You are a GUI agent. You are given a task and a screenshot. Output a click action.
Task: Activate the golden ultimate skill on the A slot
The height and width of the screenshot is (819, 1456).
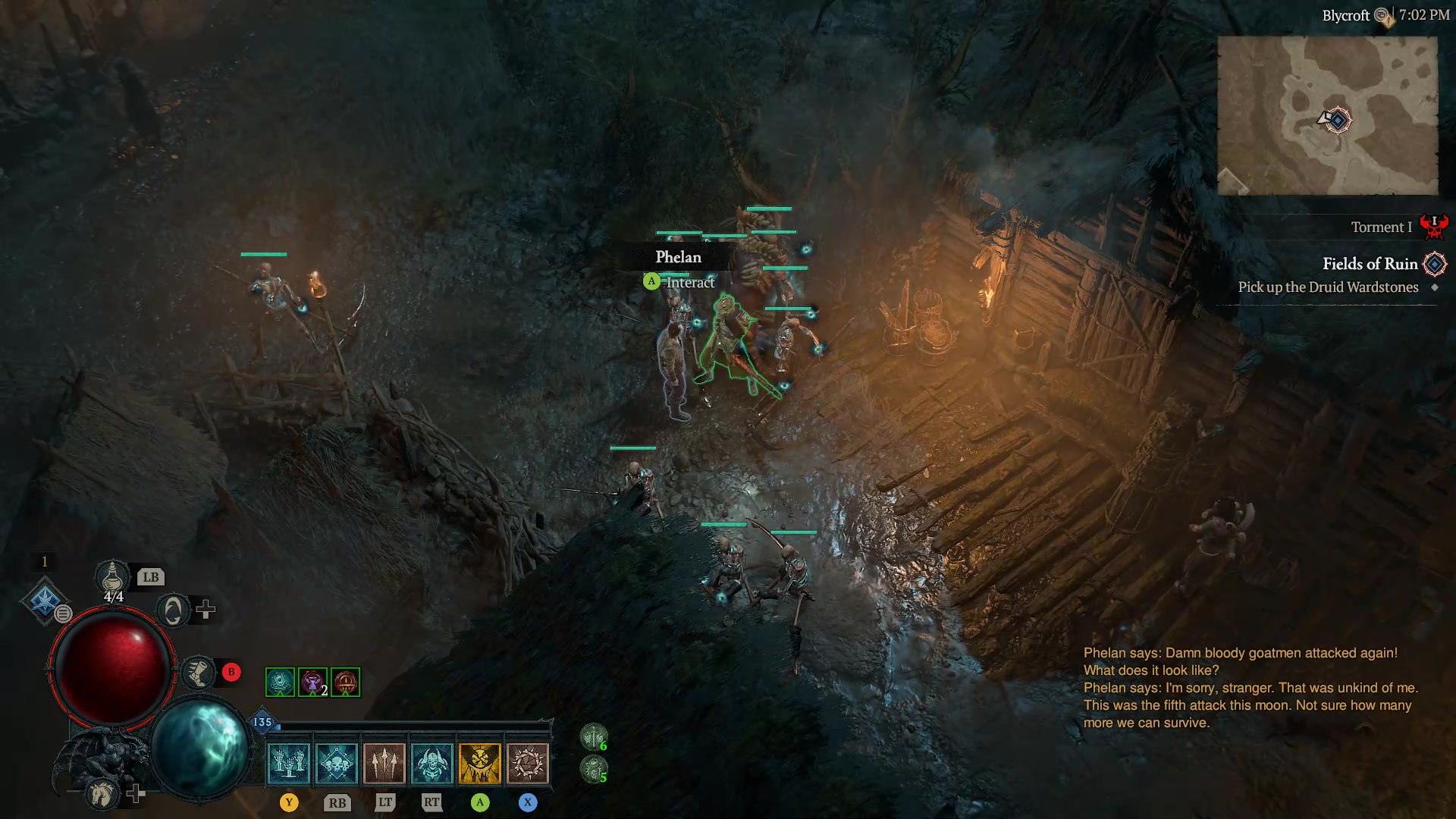click(481, 762)
